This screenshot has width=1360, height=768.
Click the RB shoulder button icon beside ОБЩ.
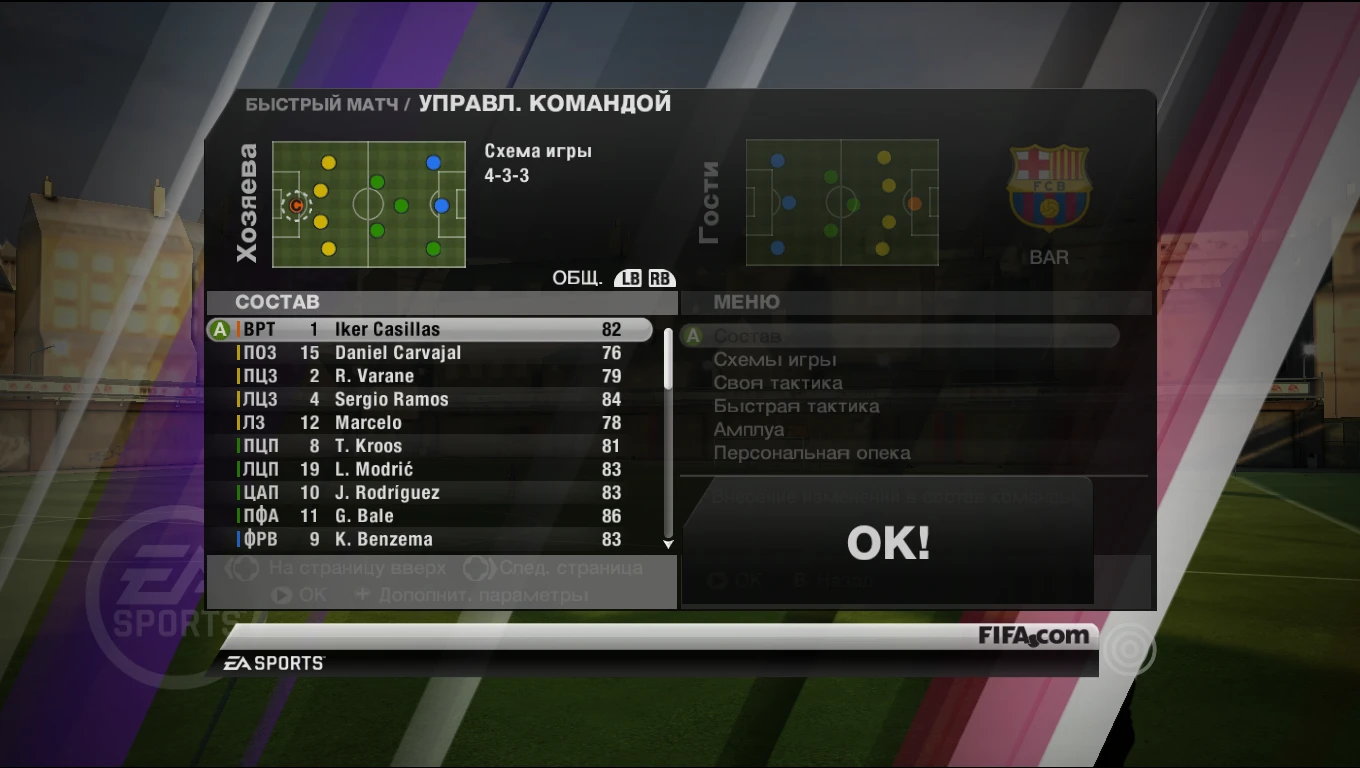point(661,277)
